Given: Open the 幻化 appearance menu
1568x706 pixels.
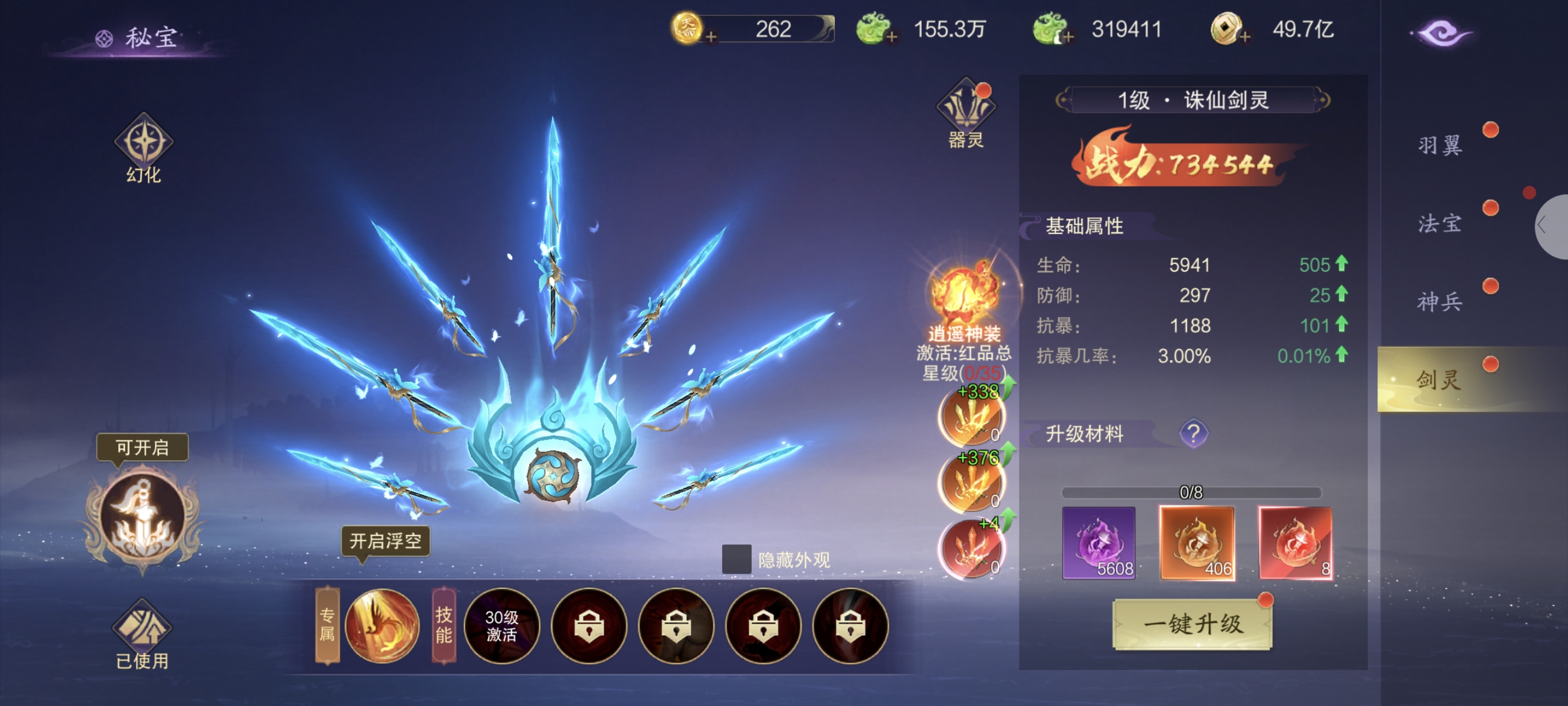Looking at the screenshot, I should [x=144, y=146].
